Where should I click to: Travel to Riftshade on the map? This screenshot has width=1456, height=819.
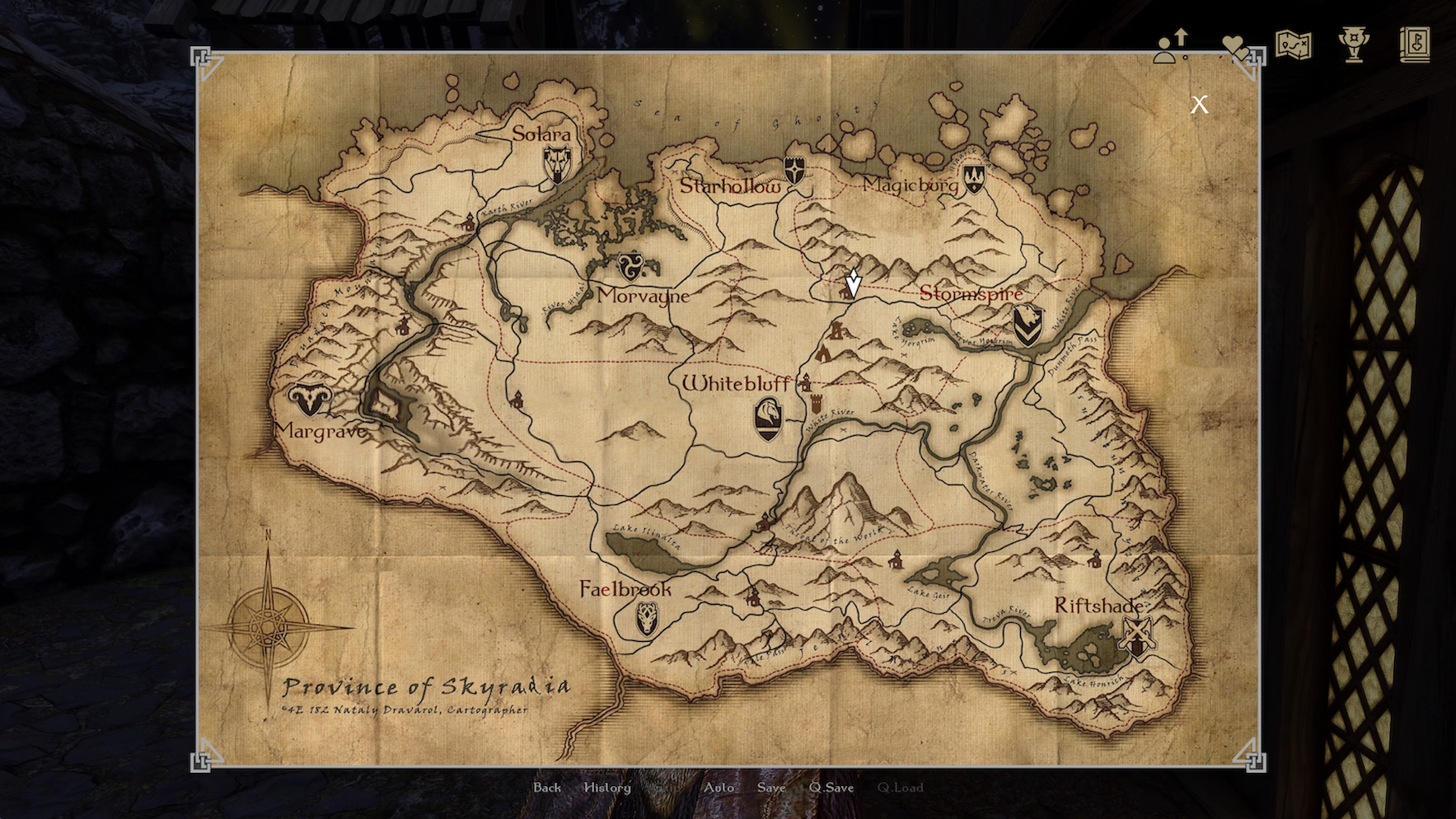point(1098,606)
